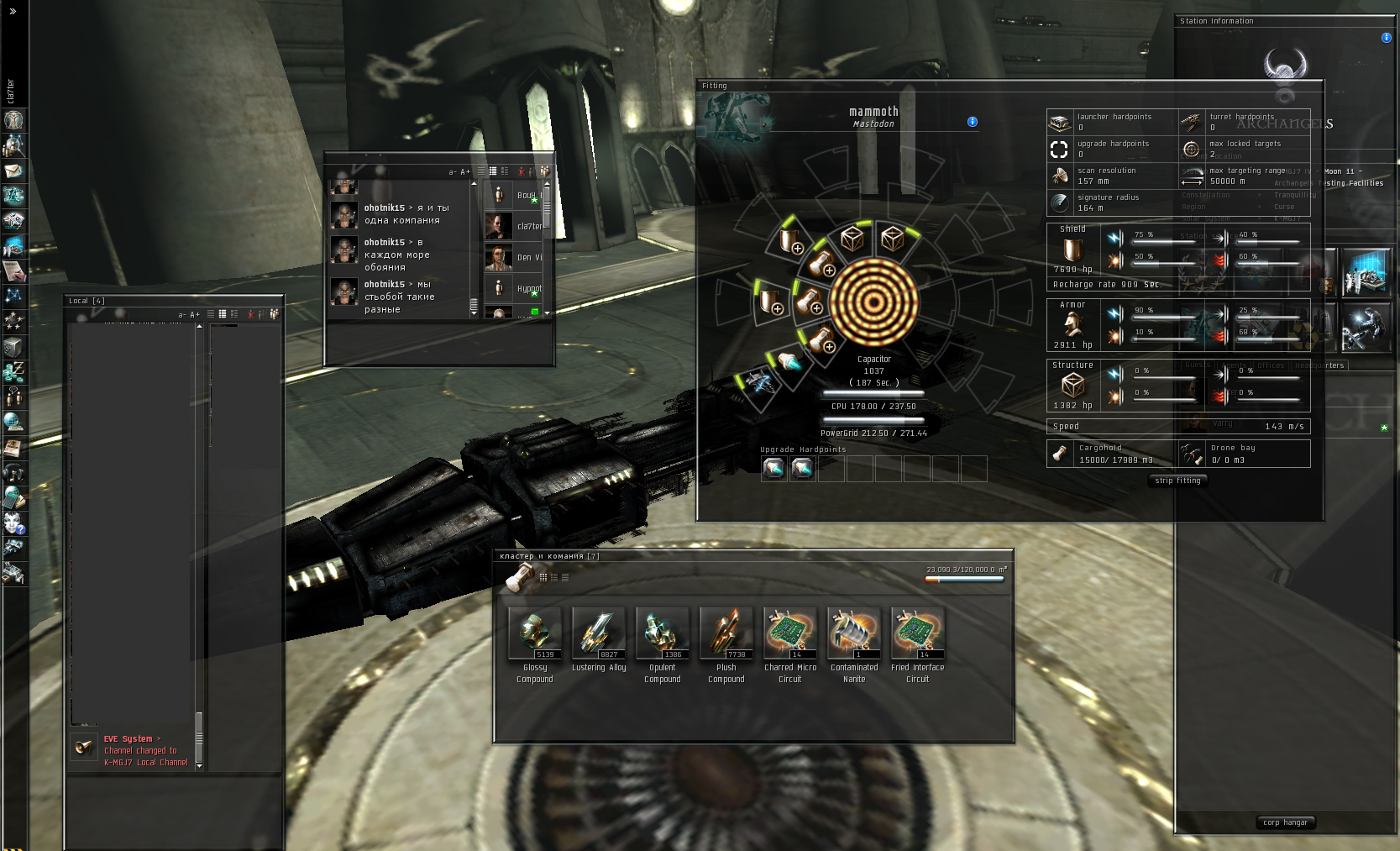Select the Fried Interface Circuit item
The width and height of the screenshot is (1400, 851).
918,634
